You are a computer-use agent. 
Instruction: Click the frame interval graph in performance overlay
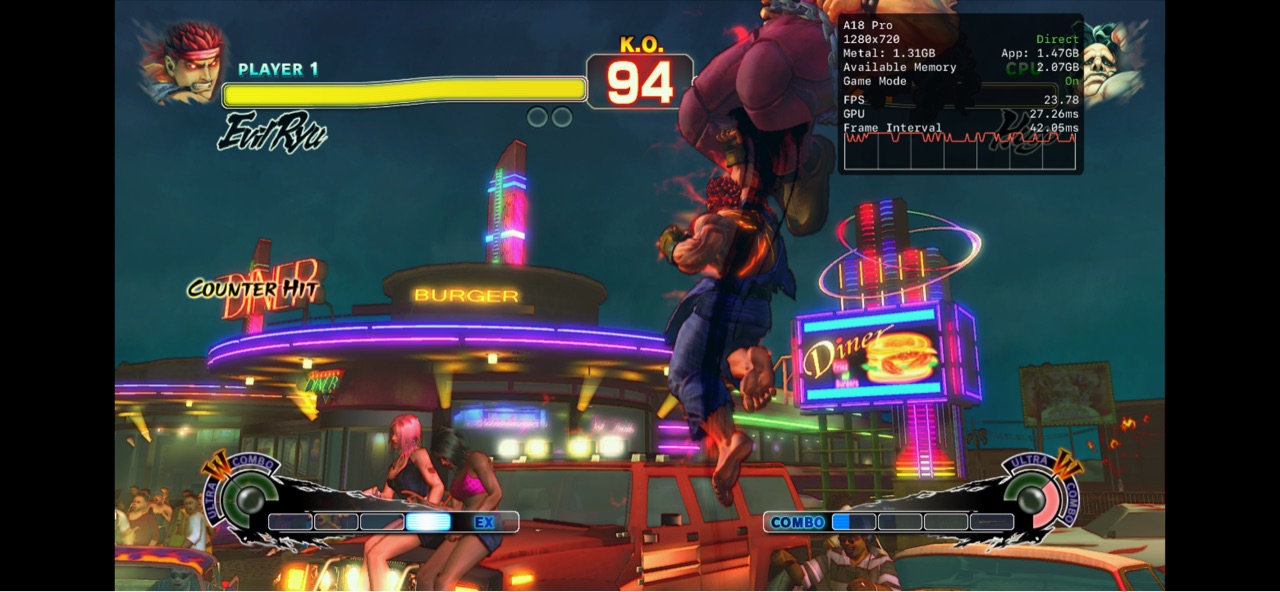point(960,151)
